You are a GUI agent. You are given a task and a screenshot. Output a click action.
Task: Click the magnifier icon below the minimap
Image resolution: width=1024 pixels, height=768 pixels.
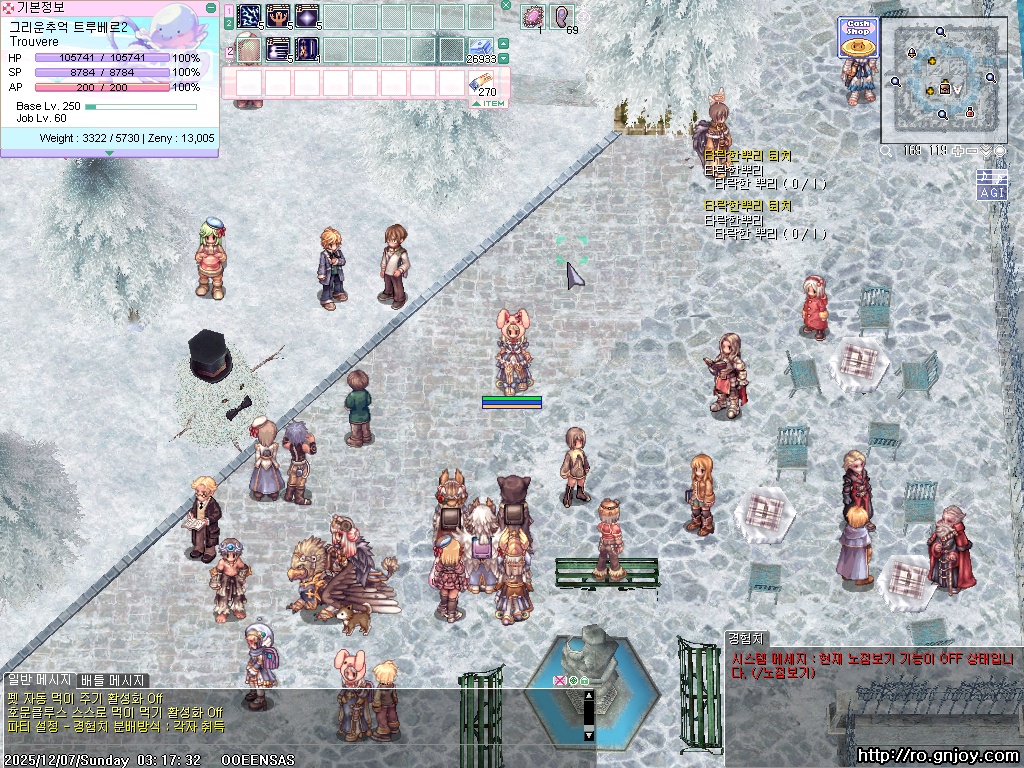[887, 151]
